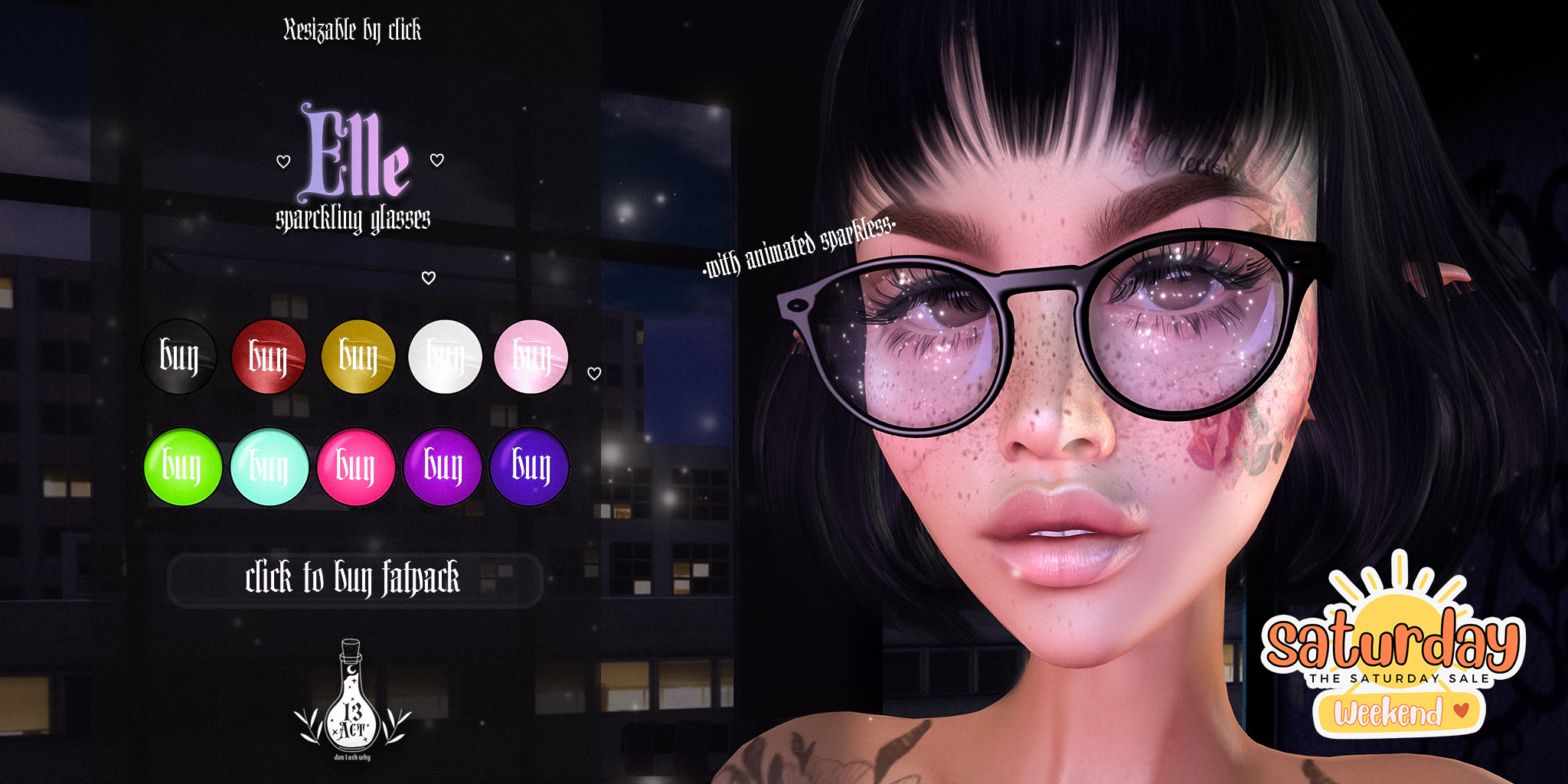Pick the dark indigo buy swatch
This screenshot has width=1568, height=784.
click(x=530, y=466)
